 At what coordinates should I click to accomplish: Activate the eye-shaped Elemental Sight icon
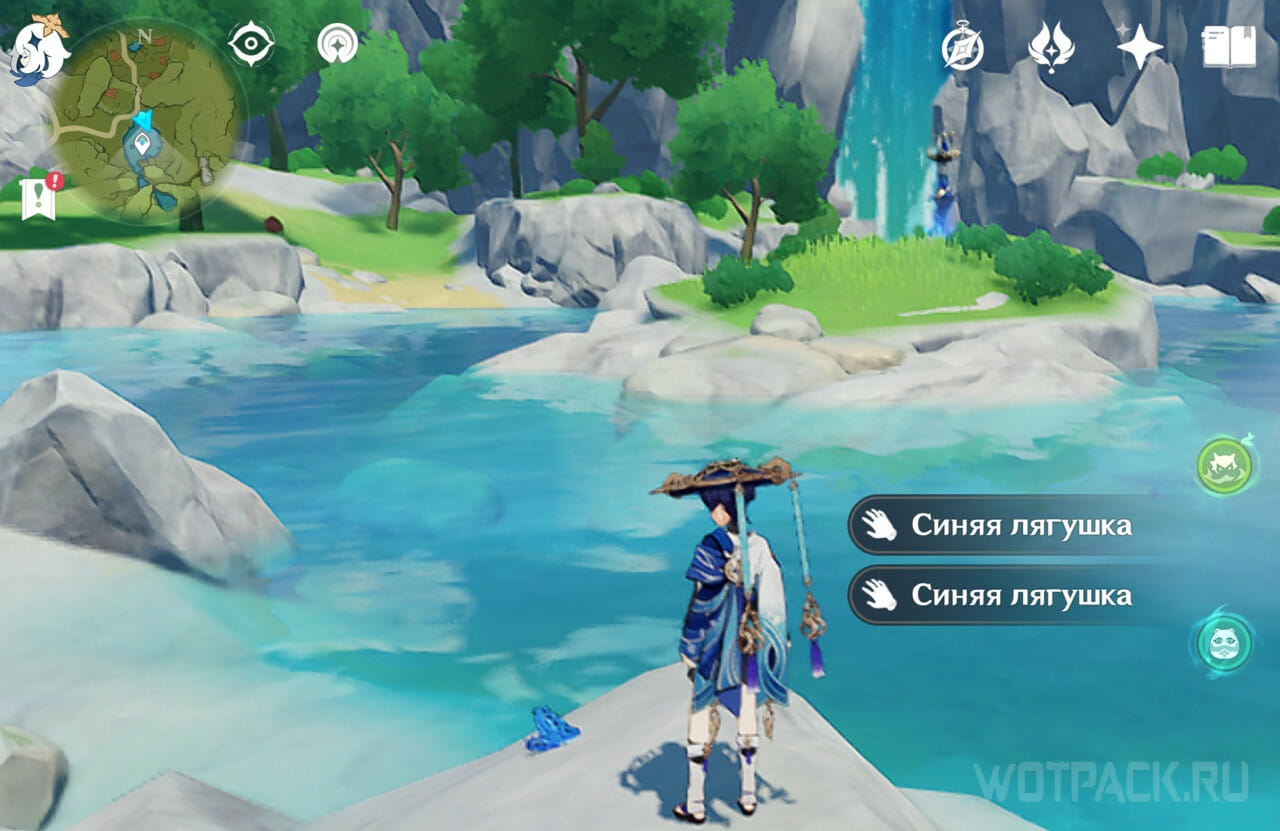[250, 44]
